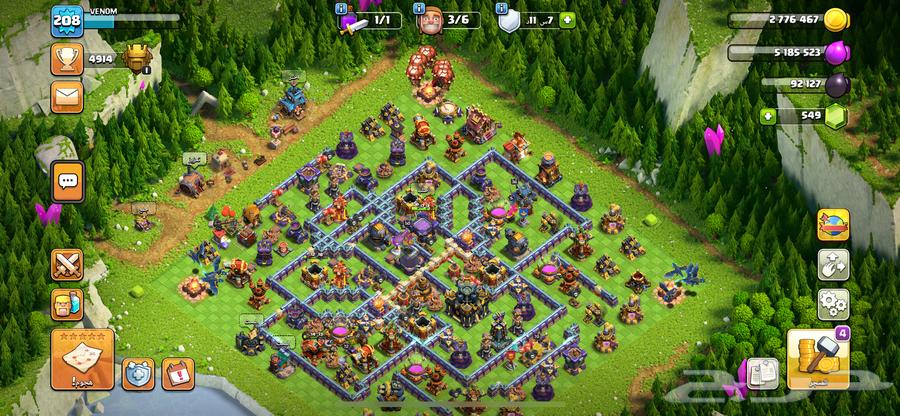This screenshot has height=416, width=900.
Task: Open the army troop overview button
Action: [x=67, y=304]
